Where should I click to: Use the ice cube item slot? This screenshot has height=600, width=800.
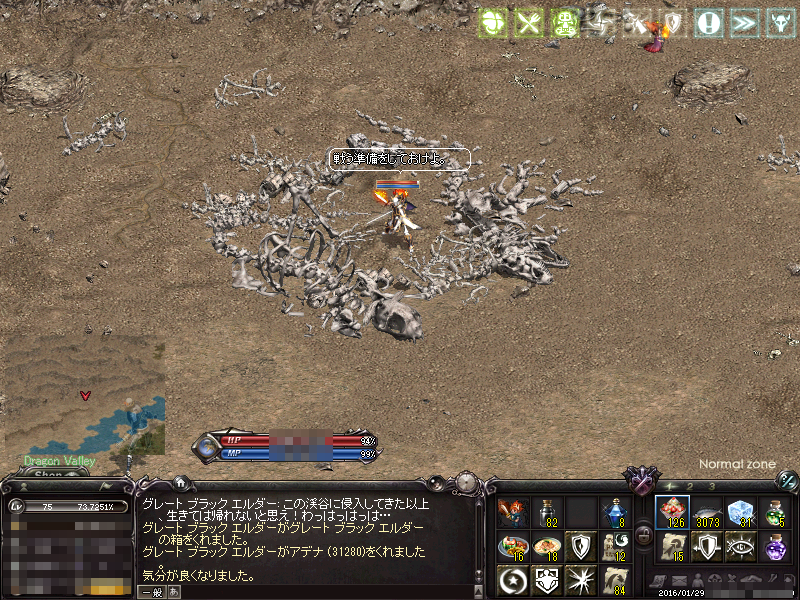pos(741,513)
